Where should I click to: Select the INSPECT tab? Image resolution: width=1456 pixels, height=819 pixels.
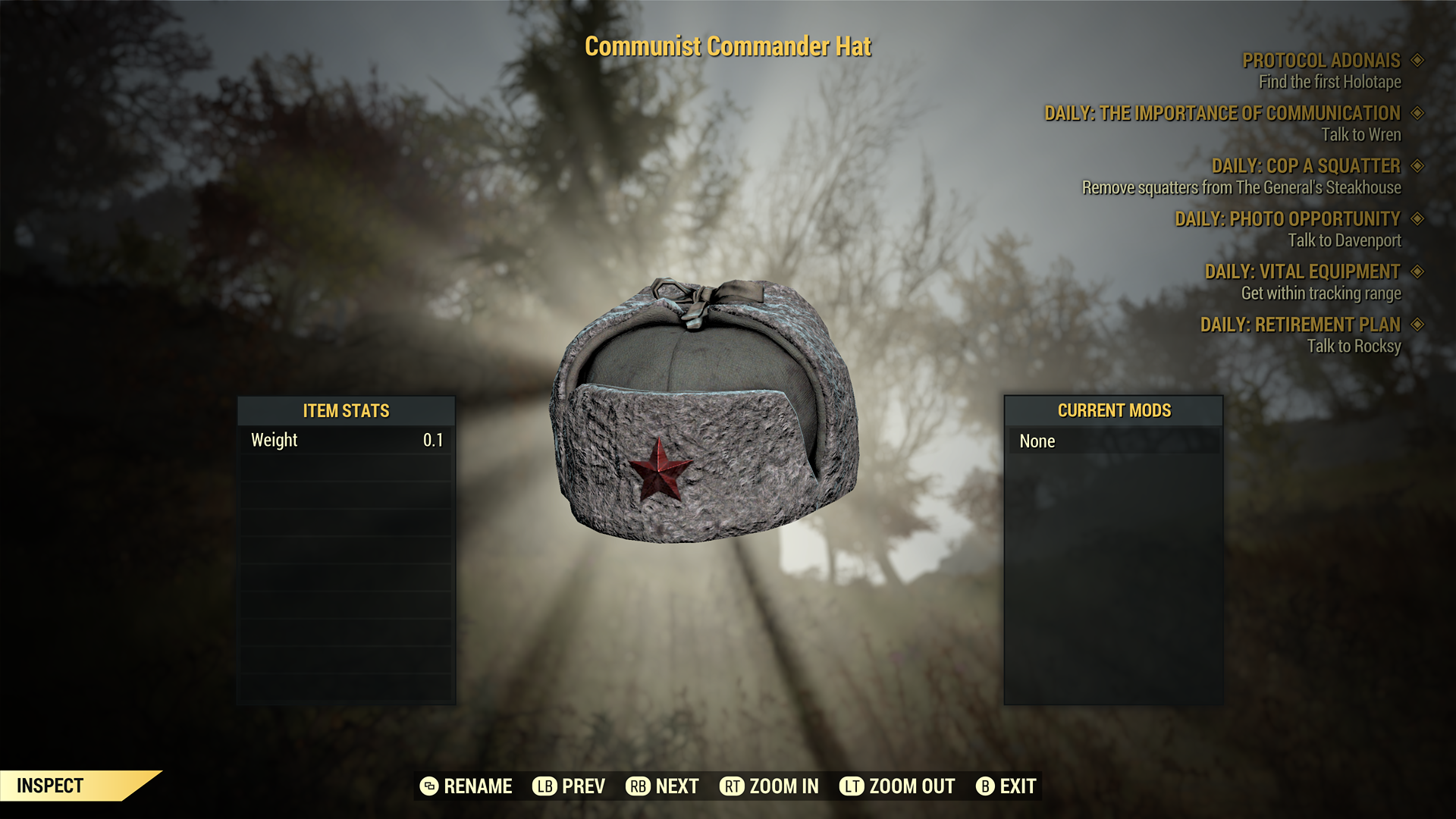[50, 786]
